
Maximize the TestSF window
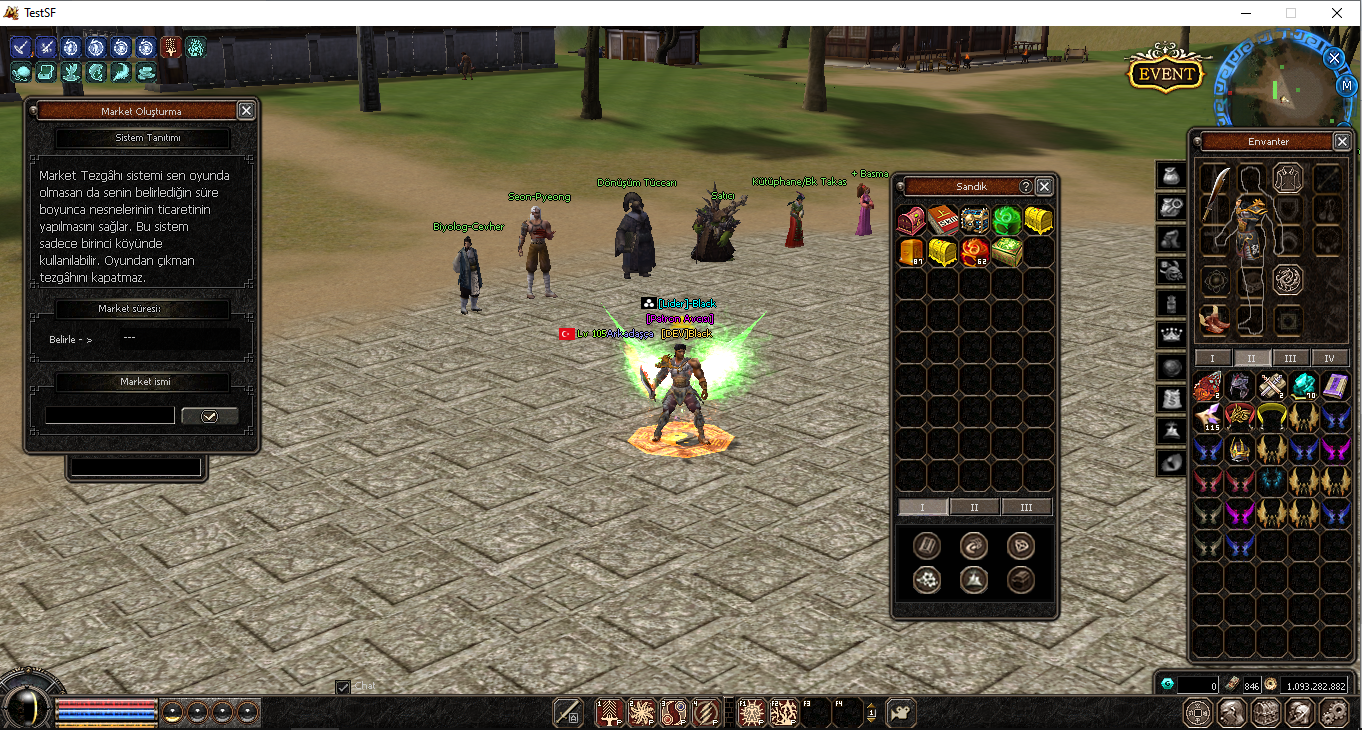tap(1291, 13)
